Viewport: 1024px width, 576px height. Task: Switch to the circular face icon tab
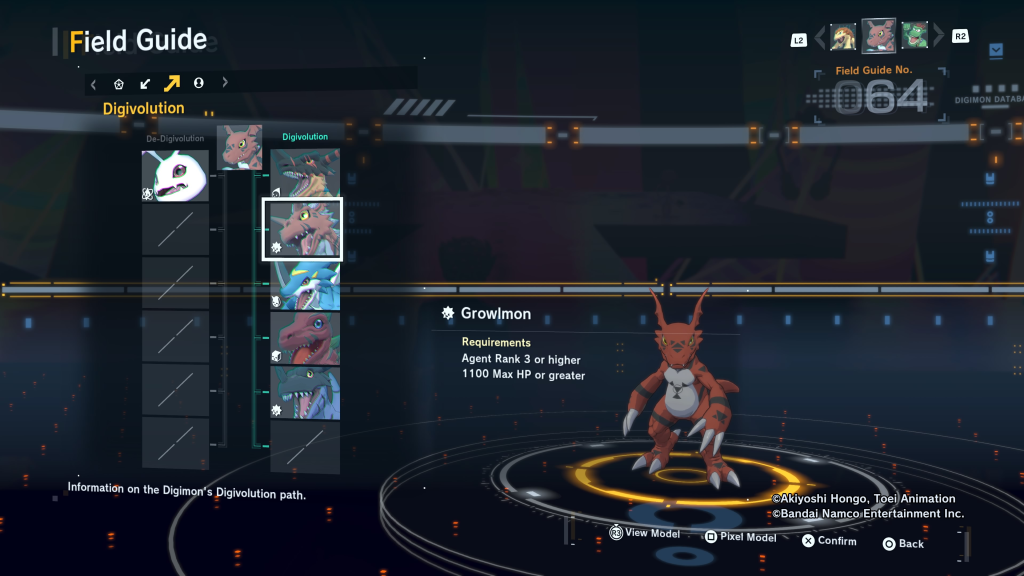198,83
